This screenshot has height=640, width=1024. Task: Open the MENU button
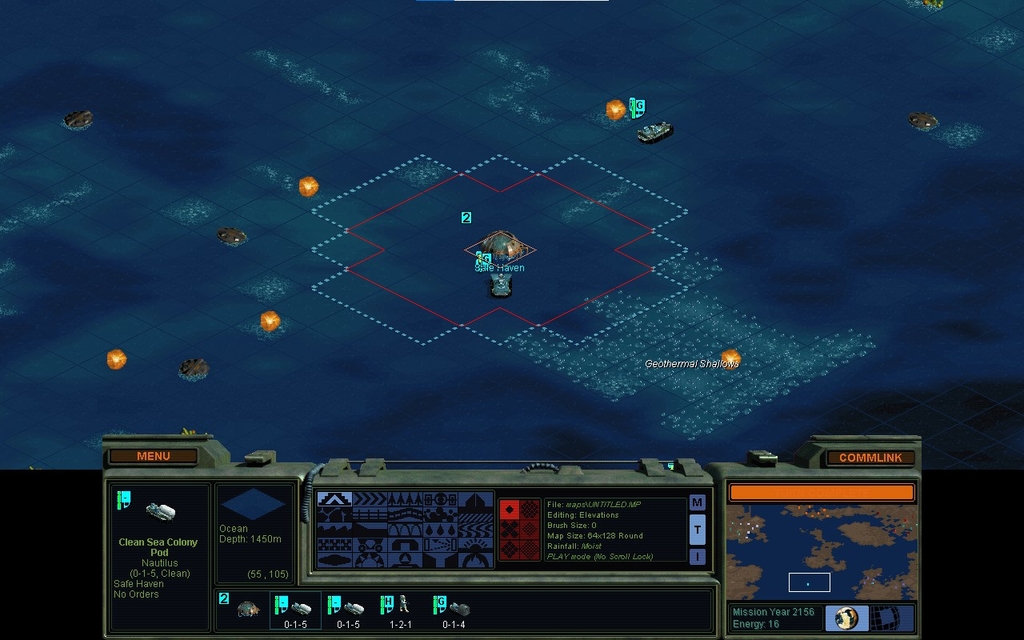153,456
